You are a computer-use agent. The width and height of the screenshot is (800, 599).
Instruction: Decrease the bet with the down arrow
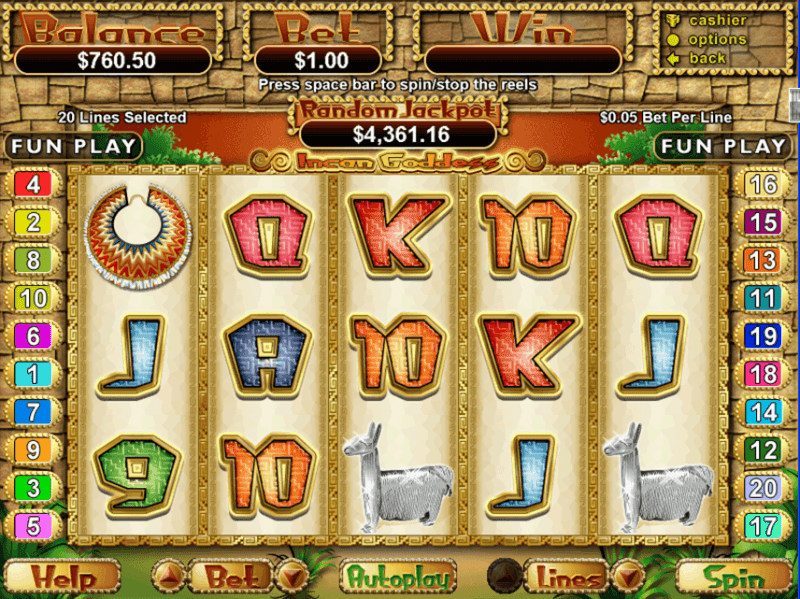tap(291, 576)
